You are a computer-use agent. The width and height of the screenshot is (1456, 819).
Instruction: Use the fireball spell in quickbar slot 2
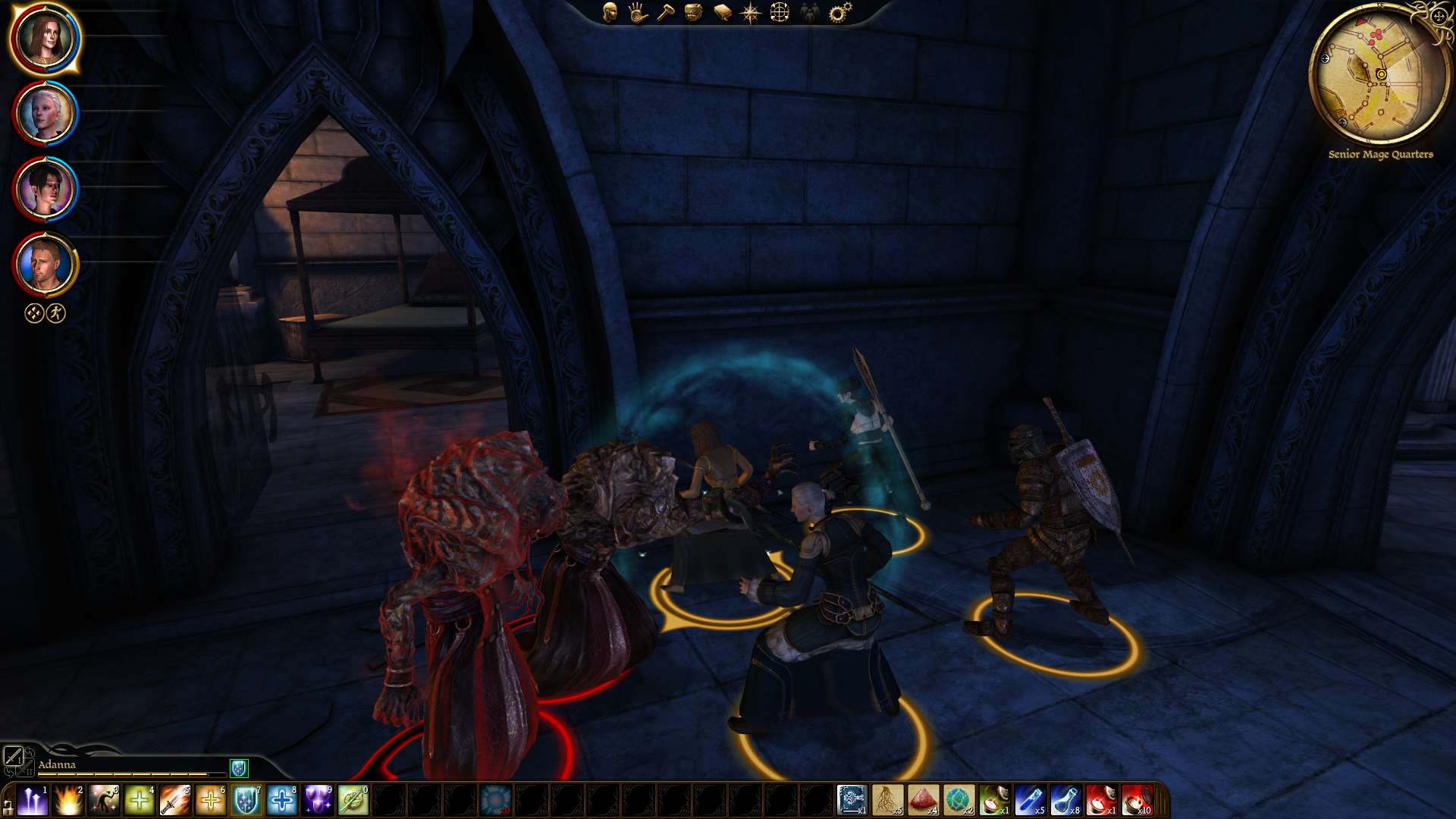[x=68, y=799]
